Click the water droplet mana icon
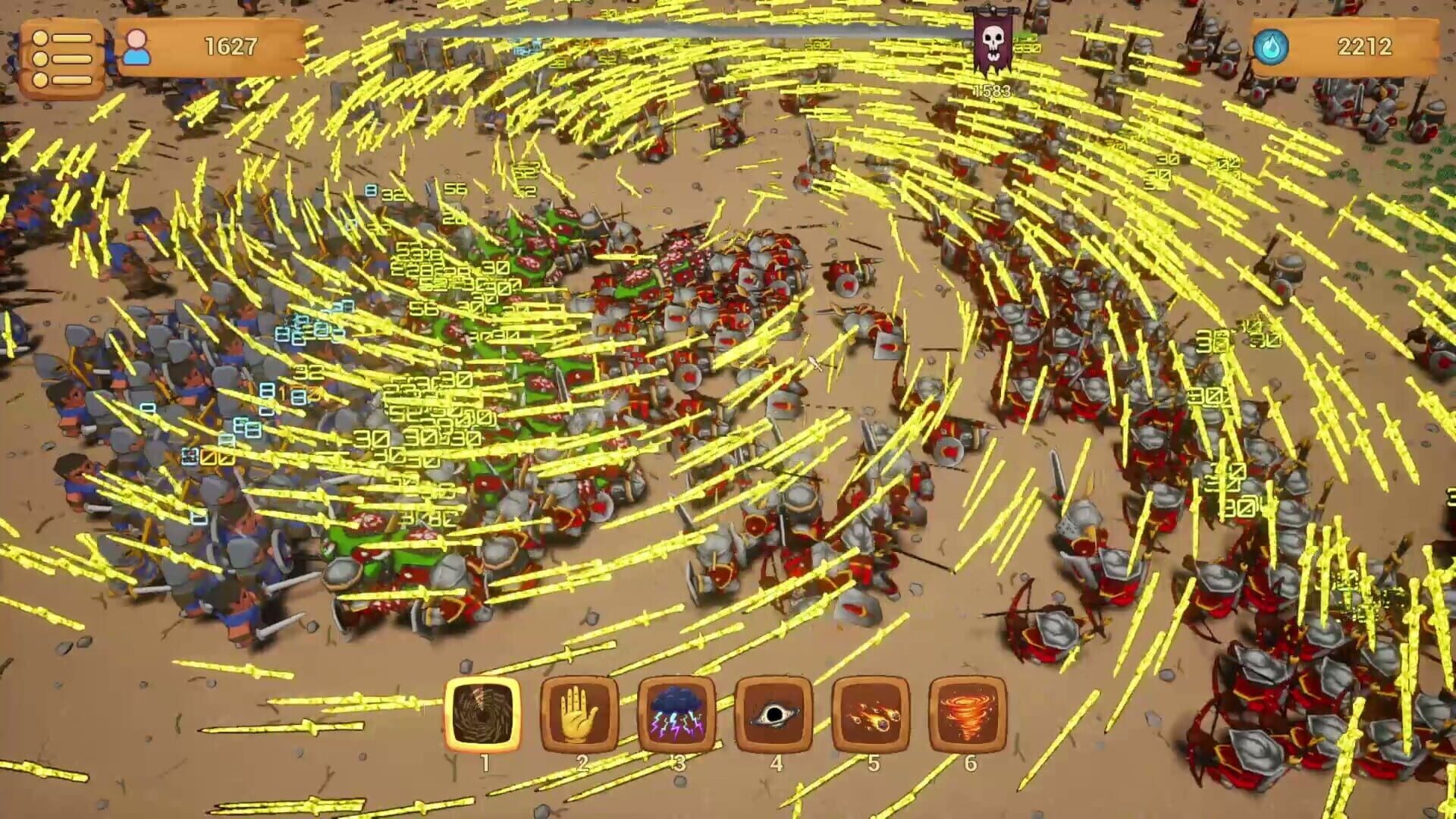This screenshot has width=1456, height=819. pos(1273,45)
